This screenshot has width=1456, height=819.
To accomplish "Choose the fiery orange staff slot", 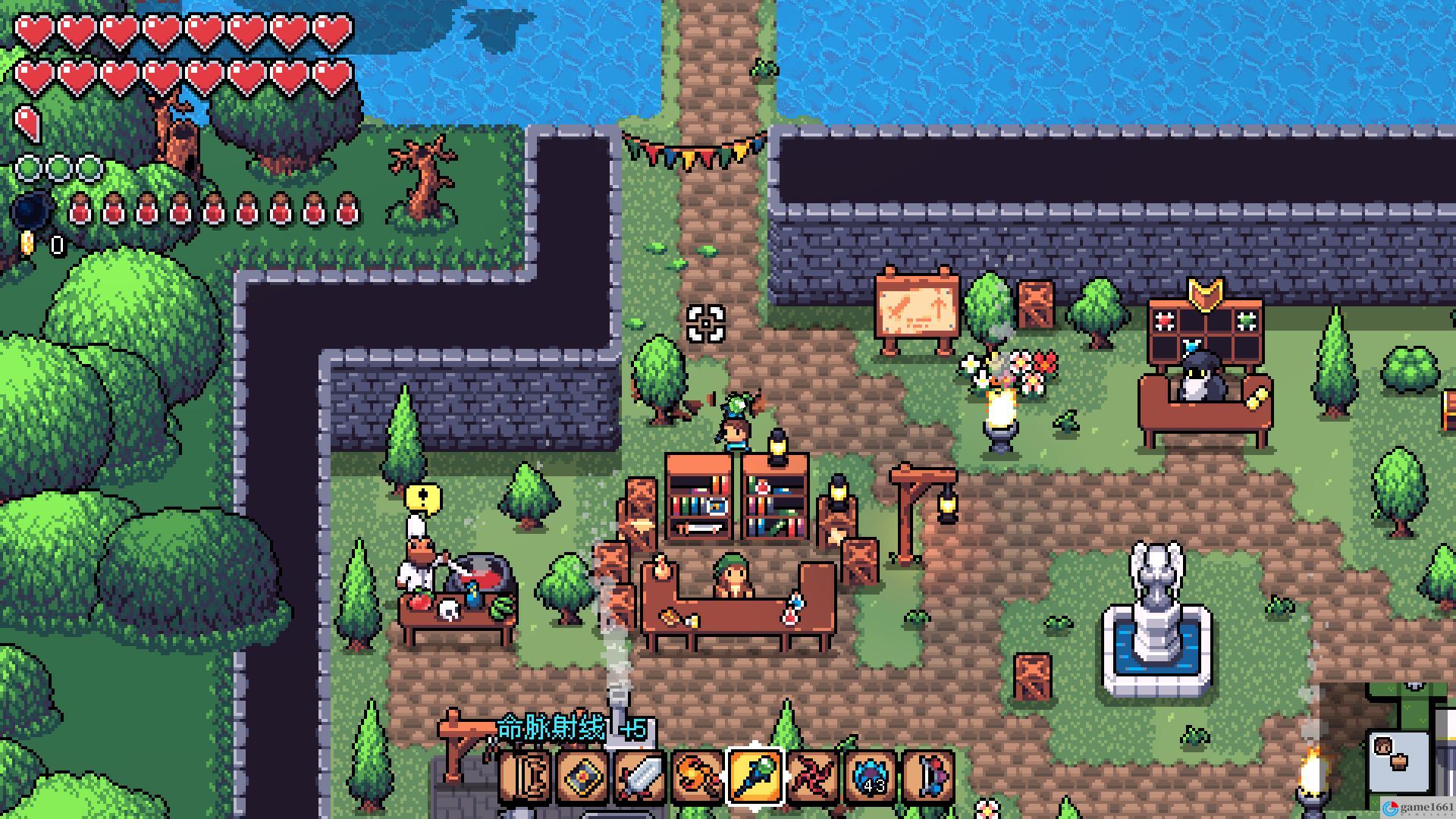I will pos(698,777).
